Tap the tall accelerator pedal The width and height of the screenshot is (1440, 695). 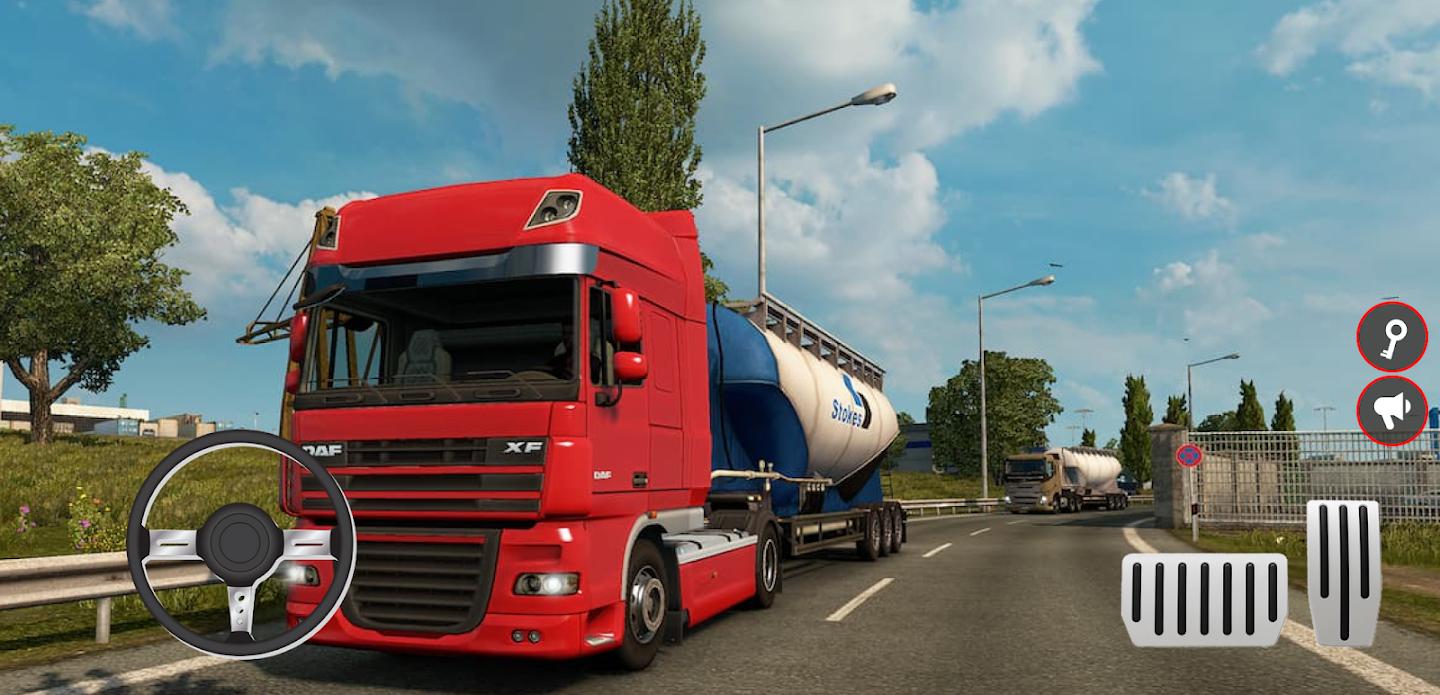click(x=1343, y=572)
